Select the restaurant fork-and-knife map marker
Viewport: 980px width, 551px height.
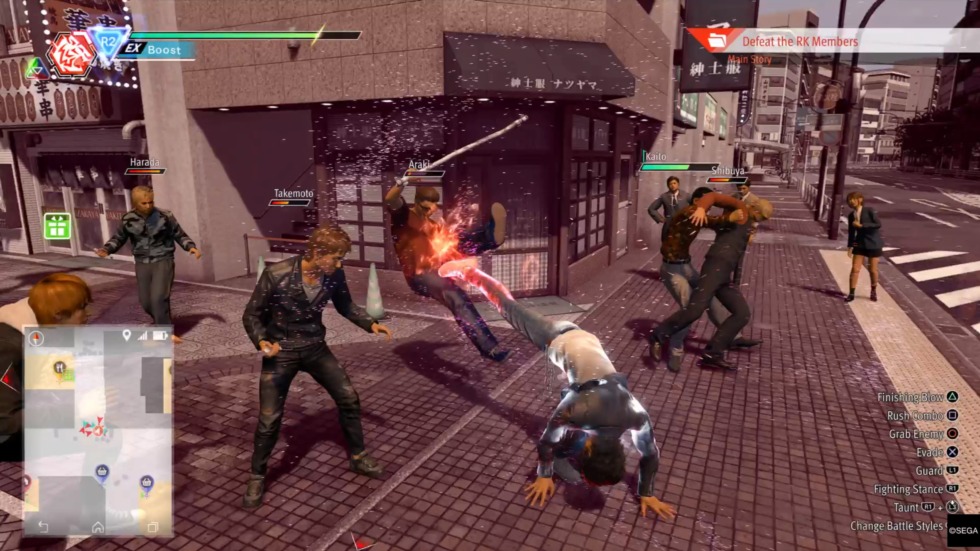(x=60, y=367)
